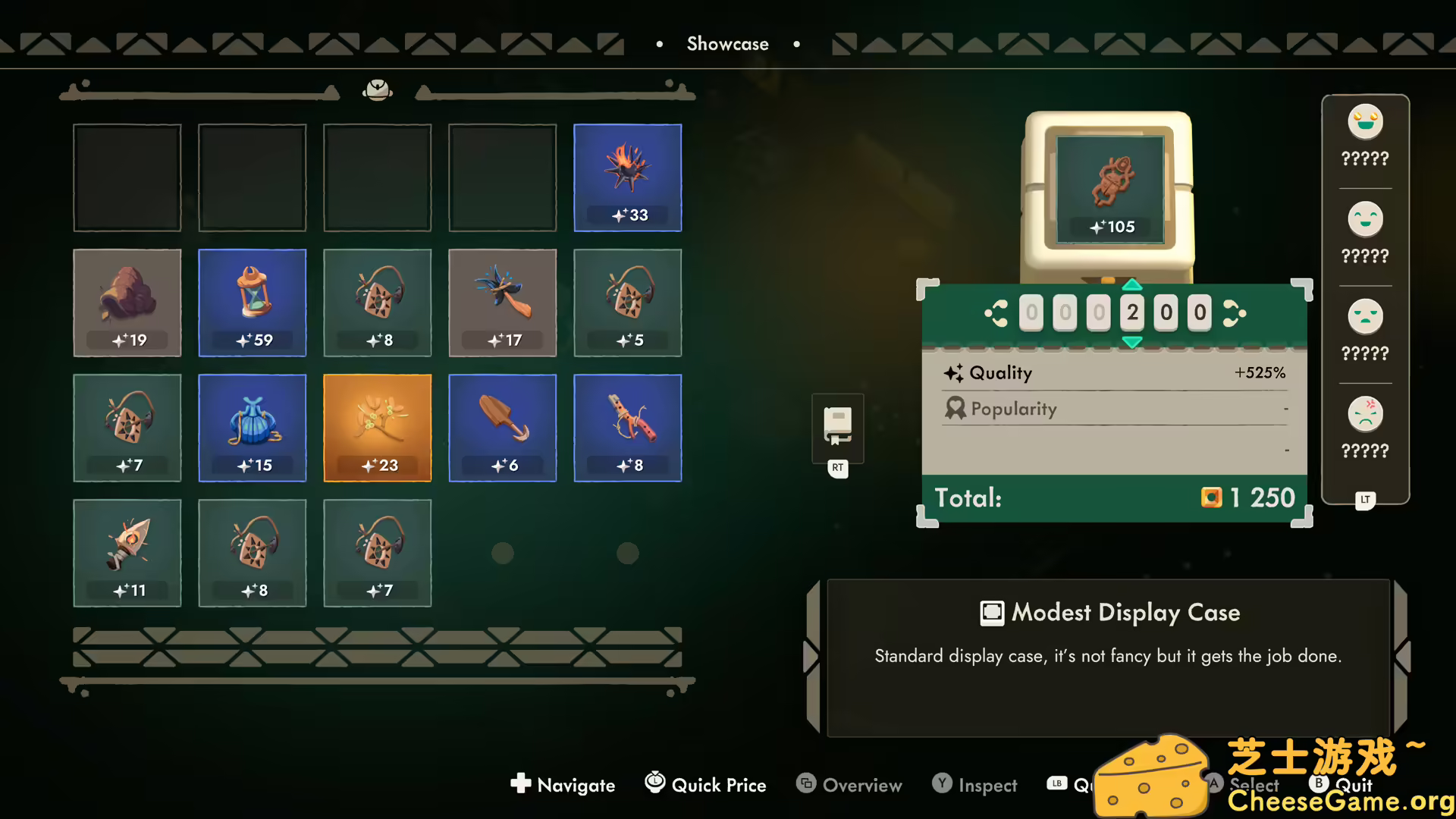Click the share price icon left of digits
1456x819 pixels.
[996, 312]
